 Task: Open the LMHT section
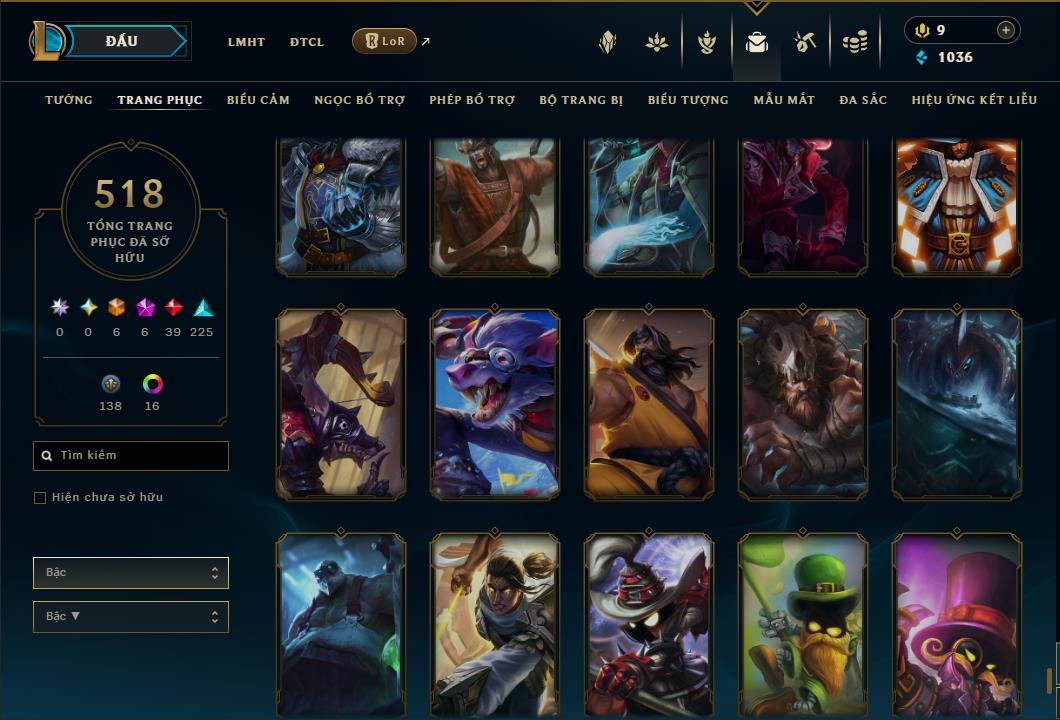pos(246,42)
